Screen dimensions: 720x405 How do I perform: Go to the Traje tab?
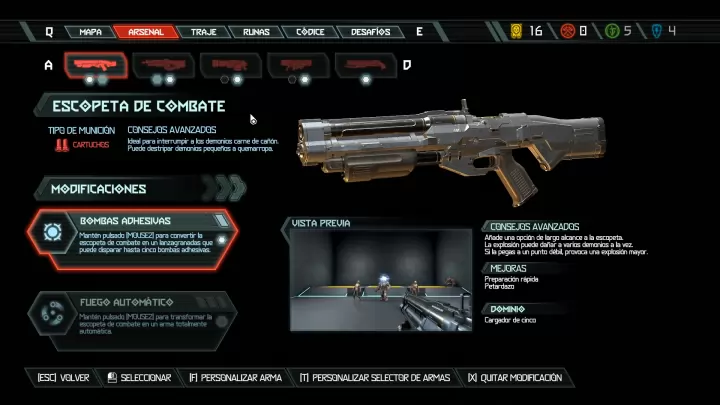(203, 31)
